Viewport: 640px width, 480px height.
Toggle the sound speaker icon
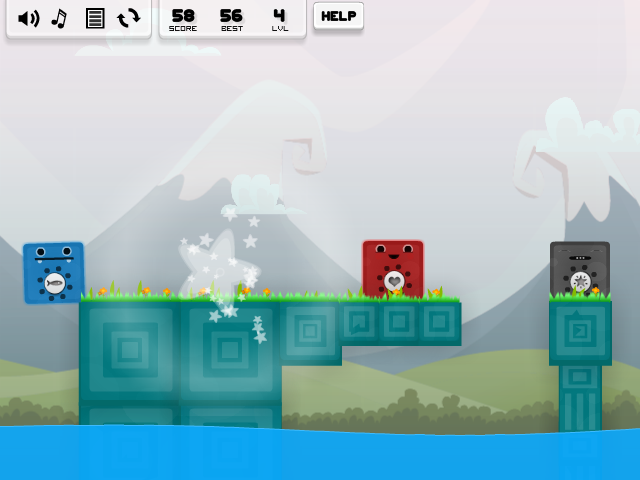(x=28, y=18)
